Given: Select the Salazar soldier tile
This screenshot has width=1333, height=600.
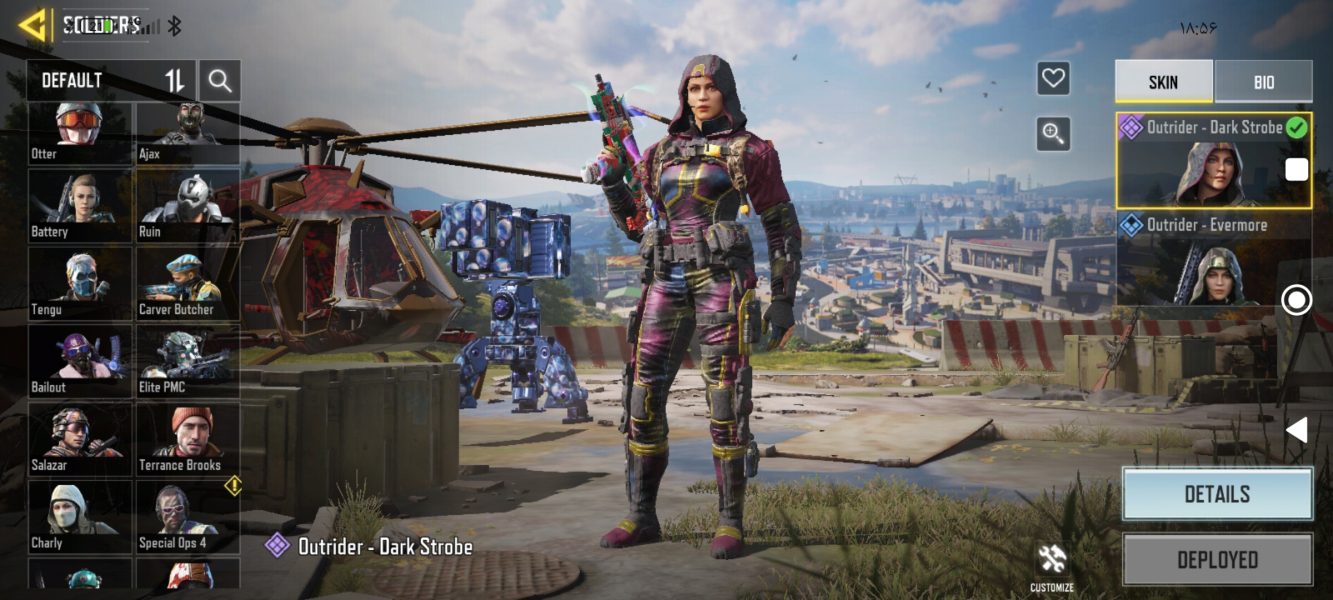Looking at the screenshot, I should [79, 440].
